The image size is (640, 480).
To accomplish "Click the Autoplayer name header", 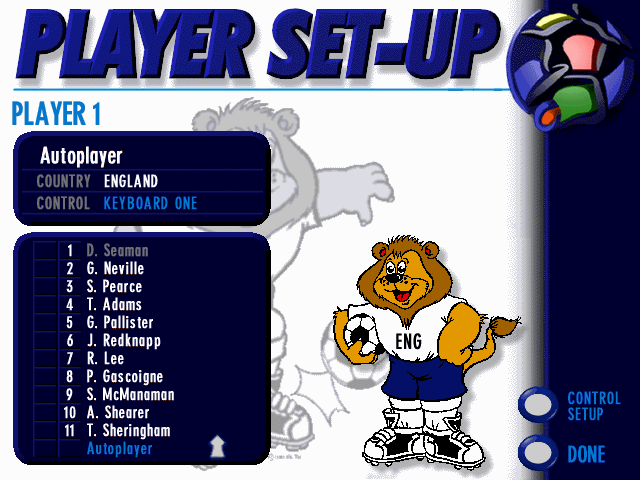I will click(81, 157).
